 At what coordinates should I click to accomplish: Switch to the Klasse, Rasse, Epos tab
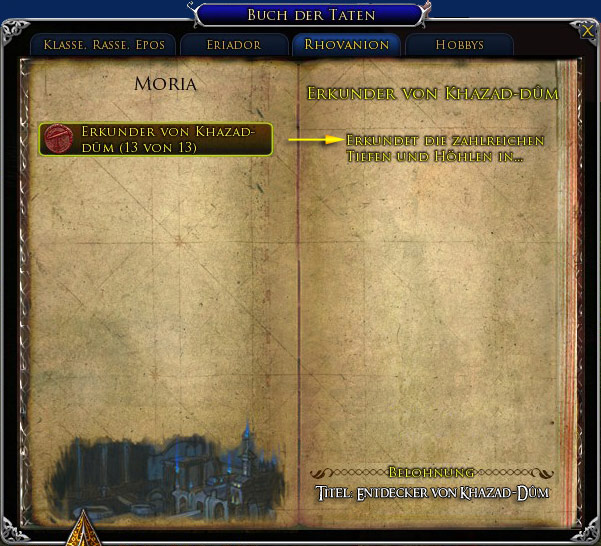[x=104, y=45]
